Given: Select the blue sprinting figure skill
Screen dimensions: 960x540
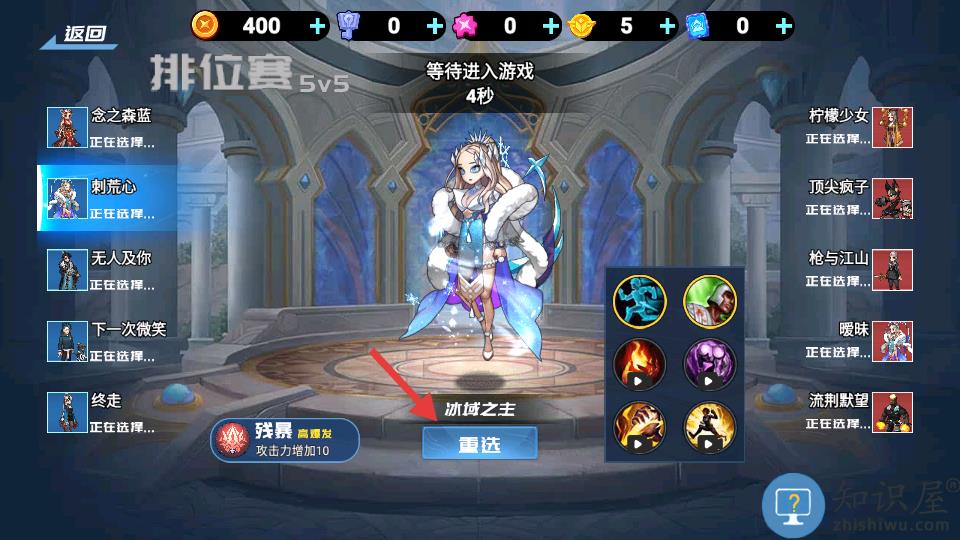Looking at the screenshot, I should click(640, 301).
